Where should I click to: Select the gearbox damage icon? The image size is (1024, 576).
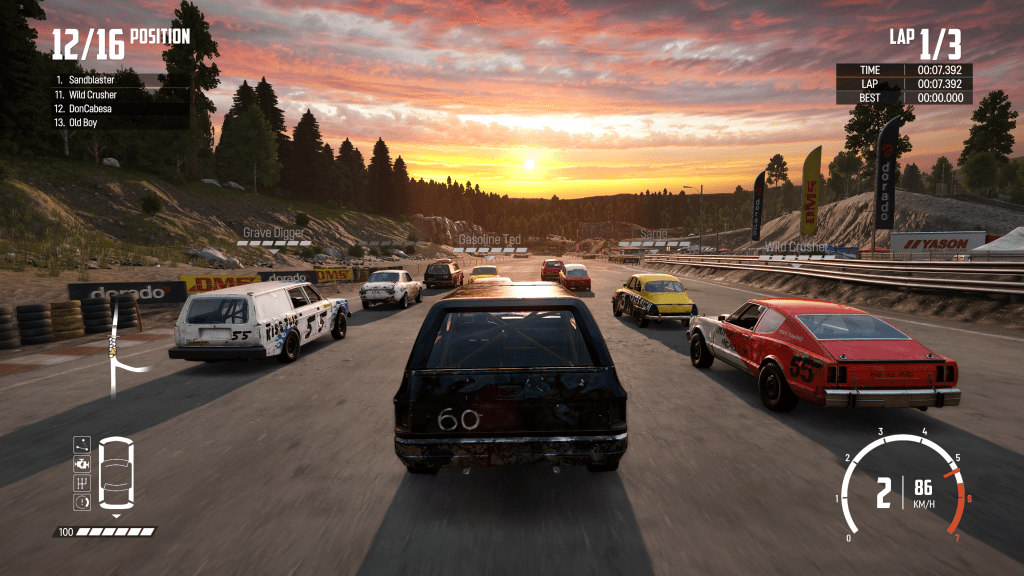[81, 482]
